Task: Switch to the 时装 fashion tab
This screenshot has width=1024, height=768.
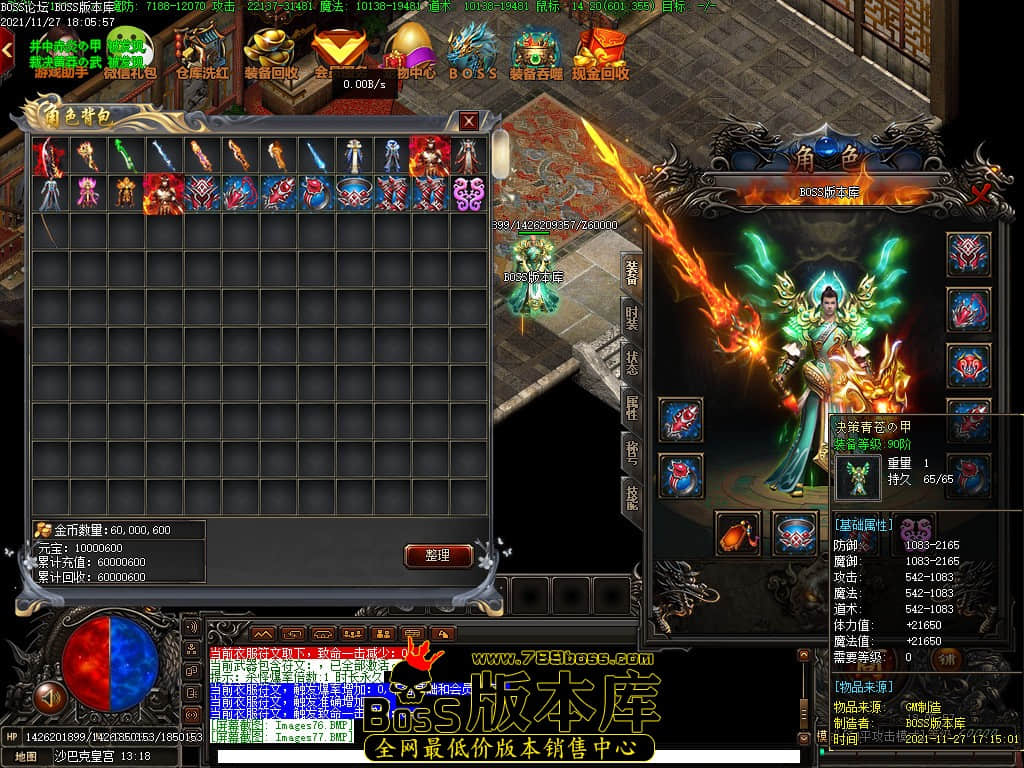Action: [x=632, y=319]
